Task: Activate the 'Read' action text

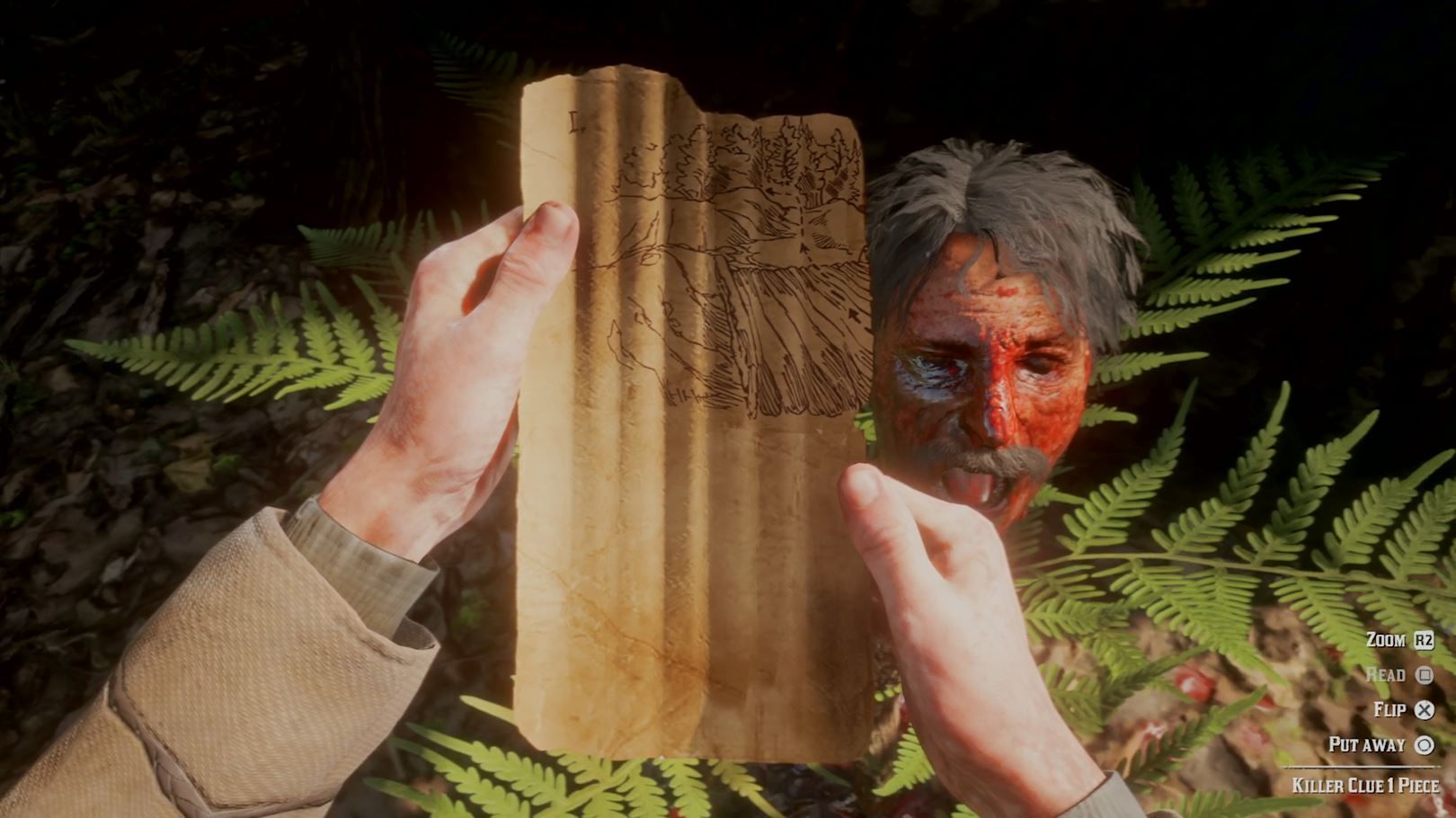Action: click(1385, 674)
